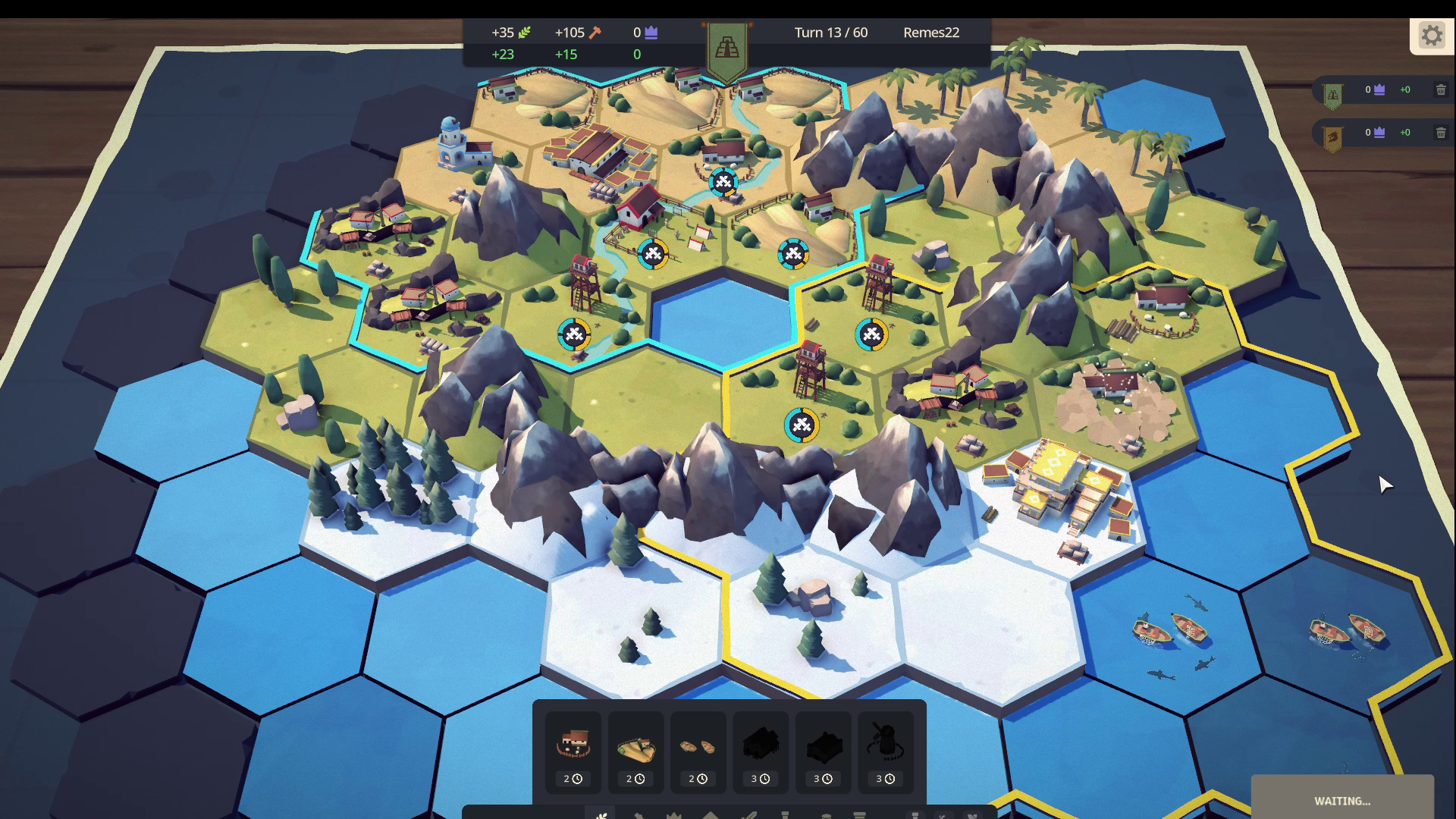Viewport: 1456px width, 819px height.
Task: Pick the fishing boats build card
Action: coord(698,751)
